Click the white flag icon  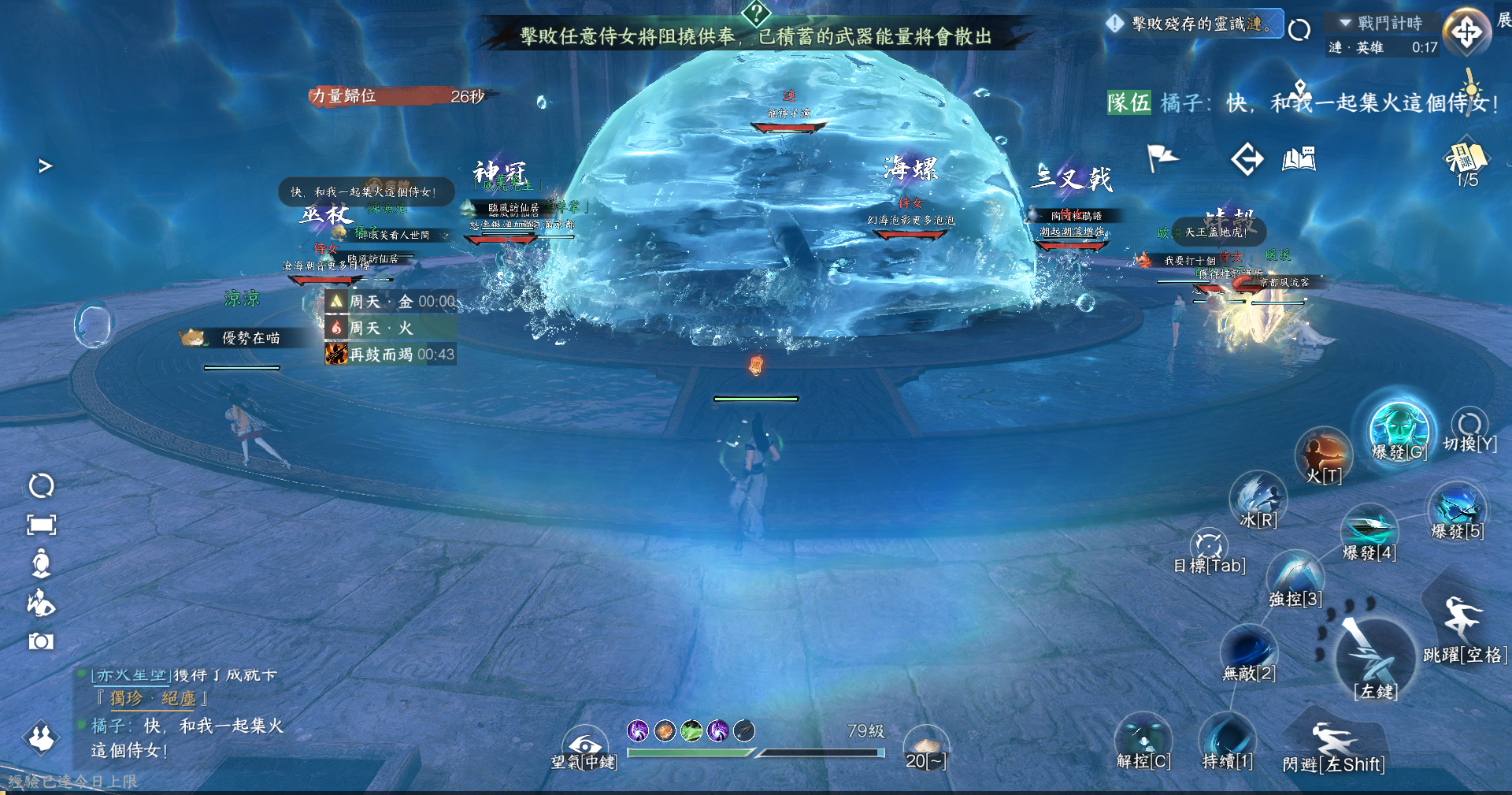(1162, 158)
